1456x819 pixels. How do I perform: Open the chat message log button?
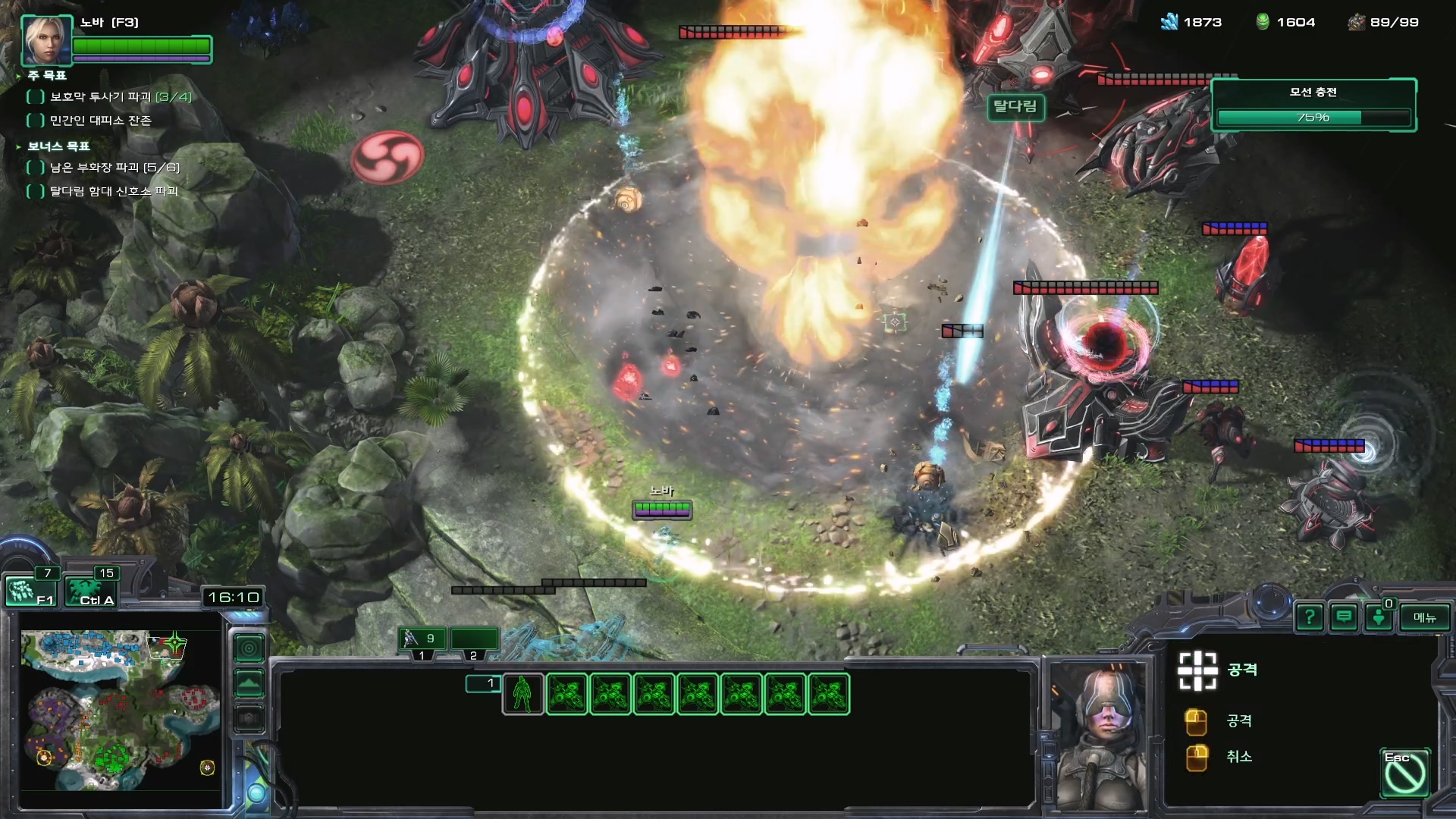point(1344,617)
